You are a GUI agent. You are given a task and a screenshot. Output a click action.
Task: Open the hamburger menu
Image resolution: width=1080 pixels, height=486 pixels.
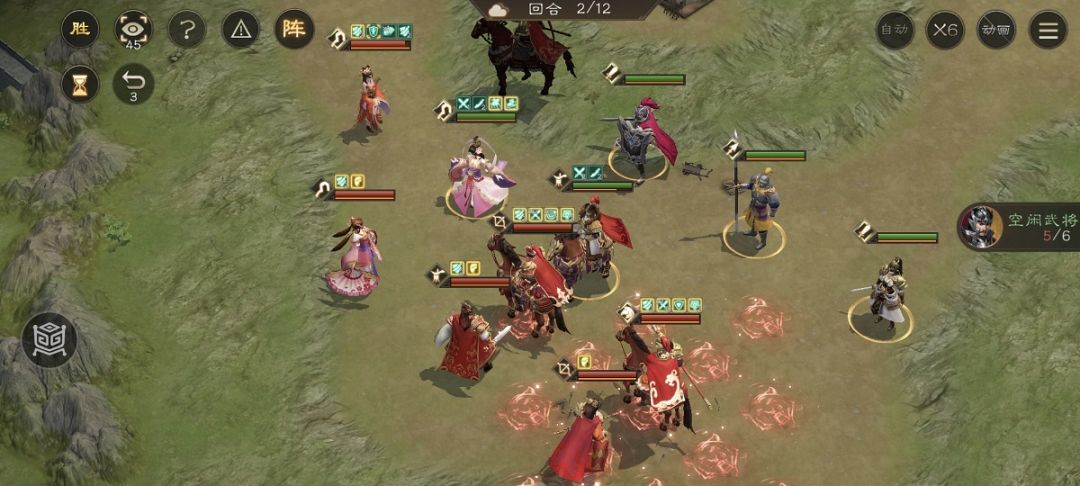point(1048,30)
